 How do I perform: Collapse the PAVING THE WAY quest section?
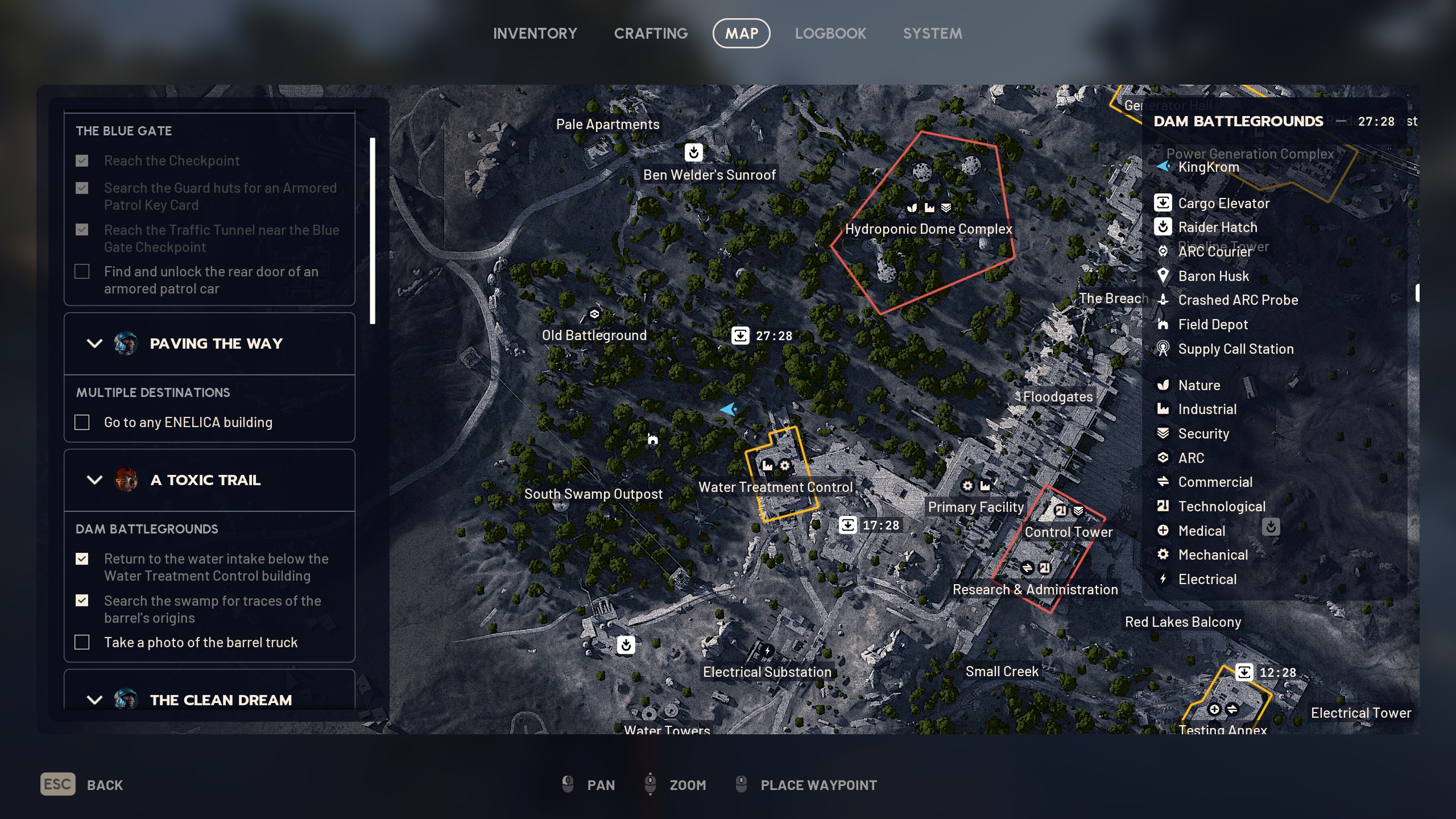[94, 344]
